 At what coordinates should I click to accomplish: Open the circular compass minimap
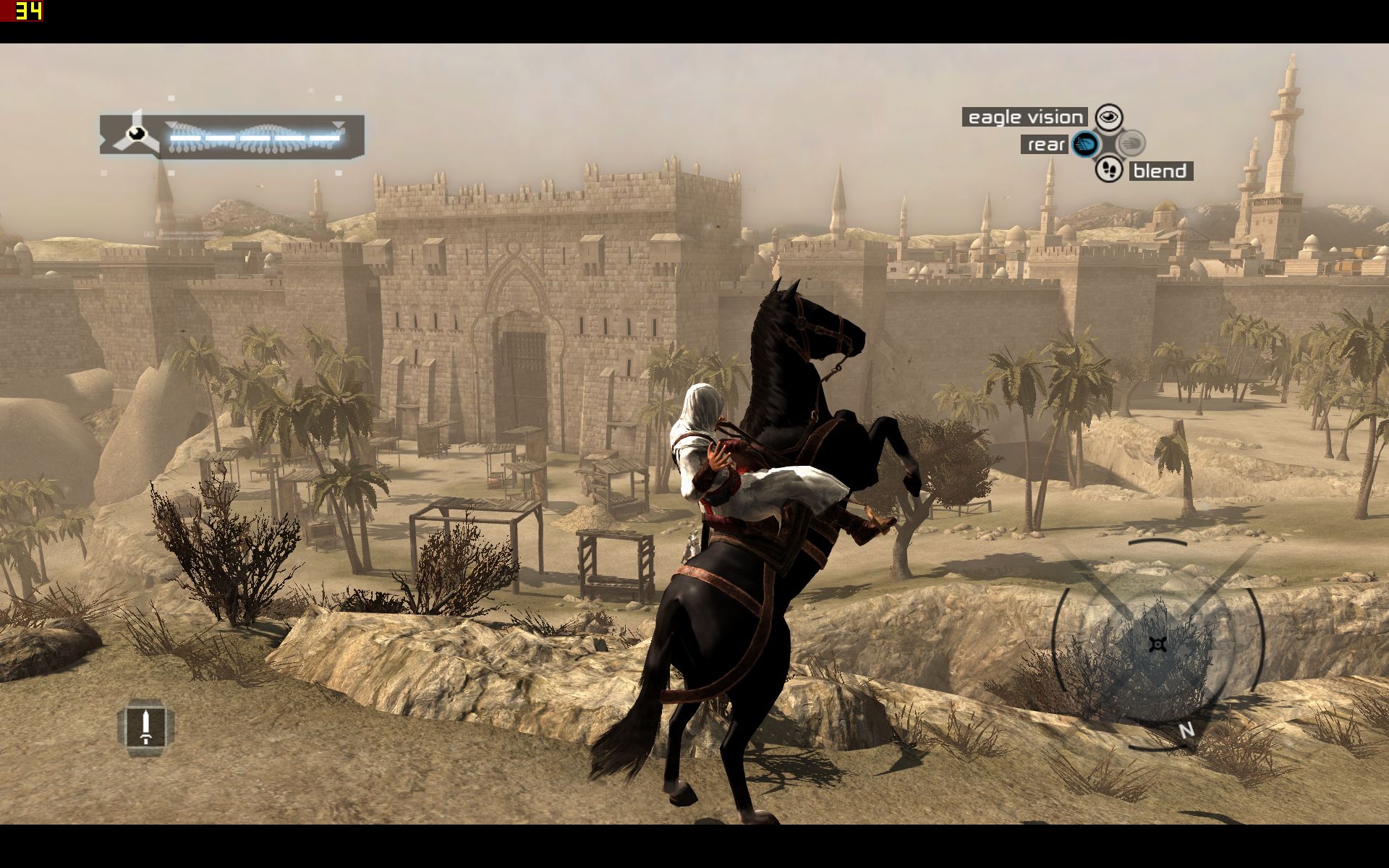(1157, 644)
